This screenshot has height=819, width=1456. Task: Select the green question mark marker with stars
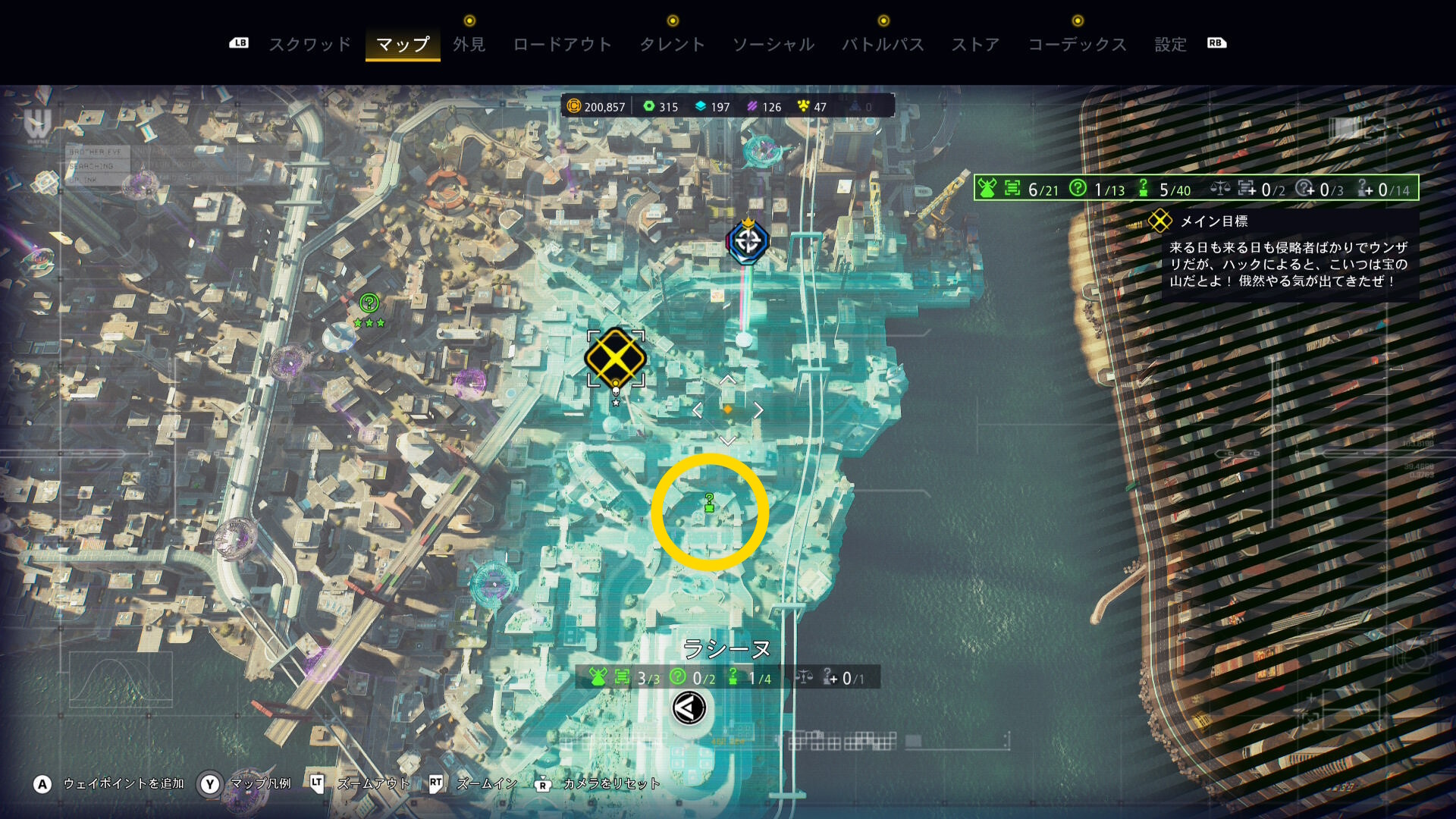click(369, 304)
